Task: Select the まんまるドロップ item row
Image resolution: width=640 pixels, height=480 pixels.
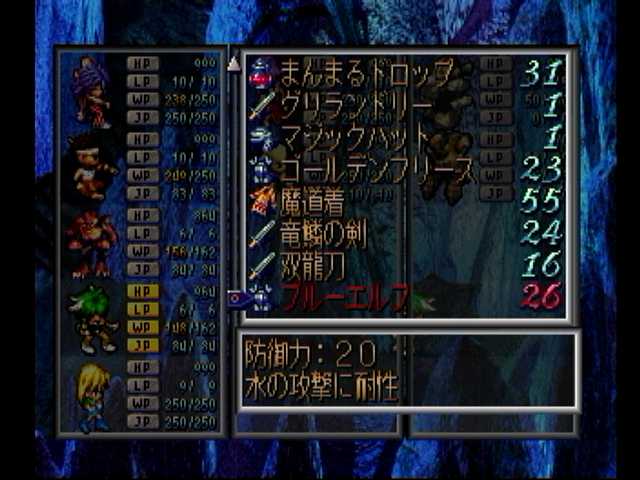Action: [360, 72]
